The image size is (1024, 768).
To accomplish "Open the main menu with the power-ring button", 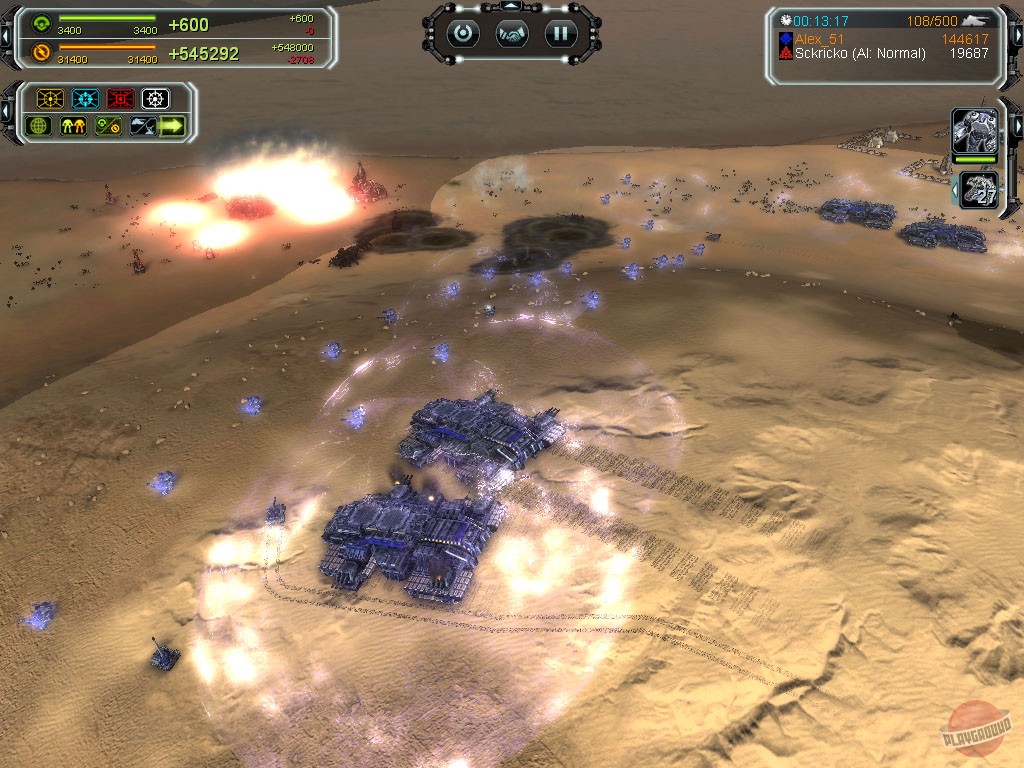I will [463, 33].
